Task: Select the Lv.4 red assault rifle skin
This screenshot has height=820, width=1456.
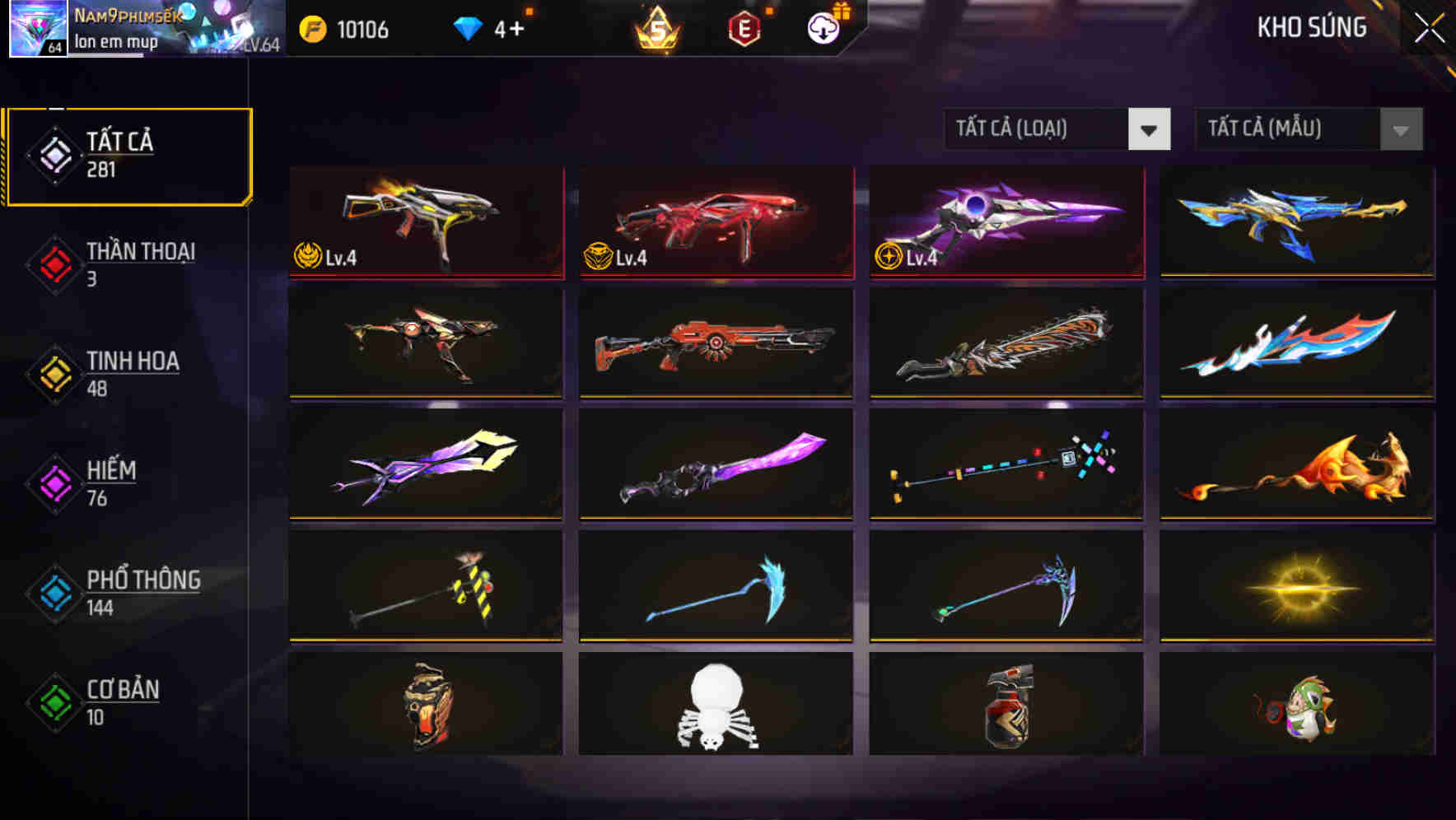Action: coord(715,223)
